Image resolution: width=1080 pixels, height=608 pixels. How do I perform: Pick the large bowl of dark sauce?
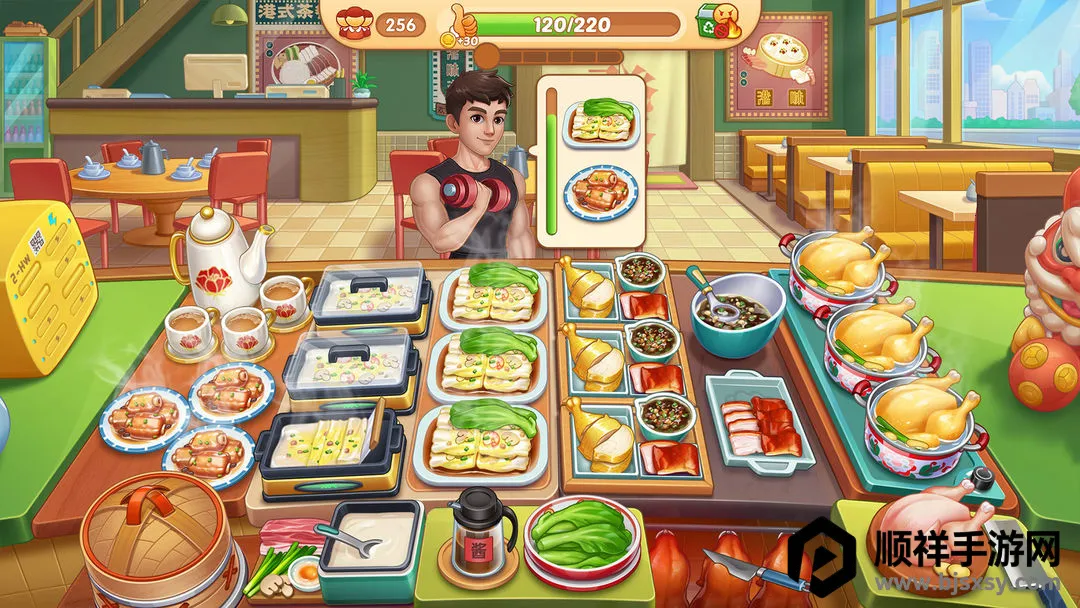coord(738,311)
